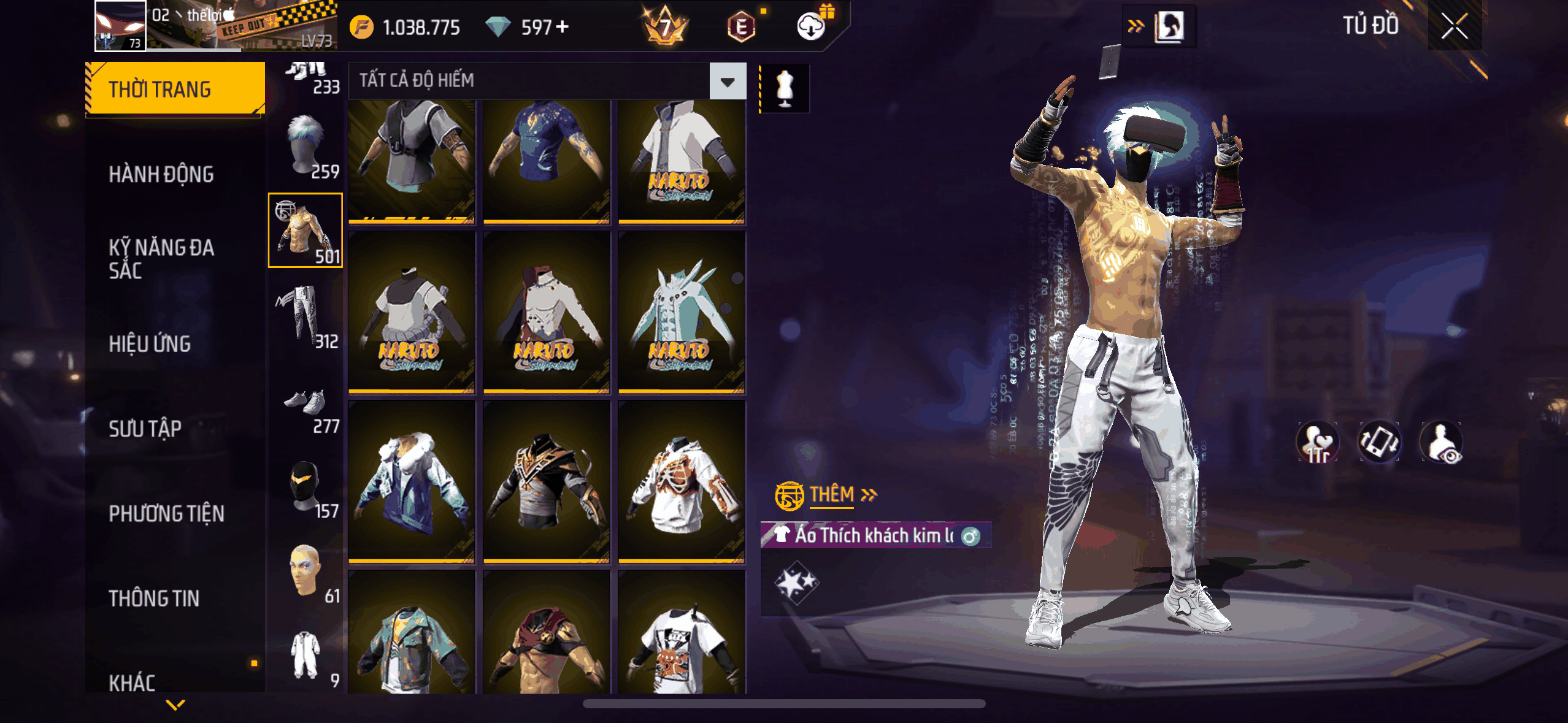This screenshot has width=1568, height=723.
Task: Click the mannequin preview icon
Action: (x=785, y=89)
